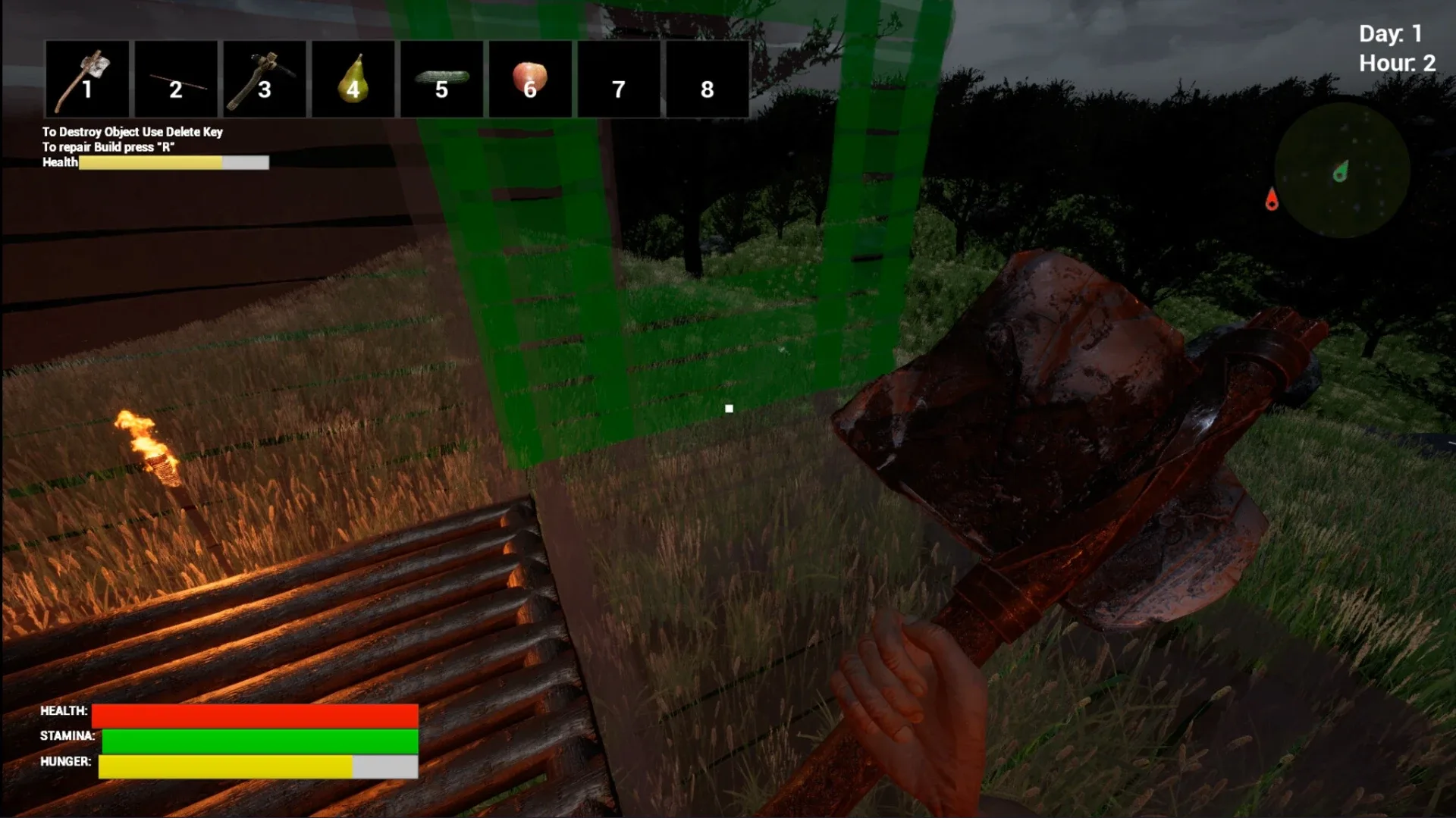Click the red HEALTH bar at bottom left
Image resolution: width=1456 pixels, height=818 pixels.
(x=254, y=713)
